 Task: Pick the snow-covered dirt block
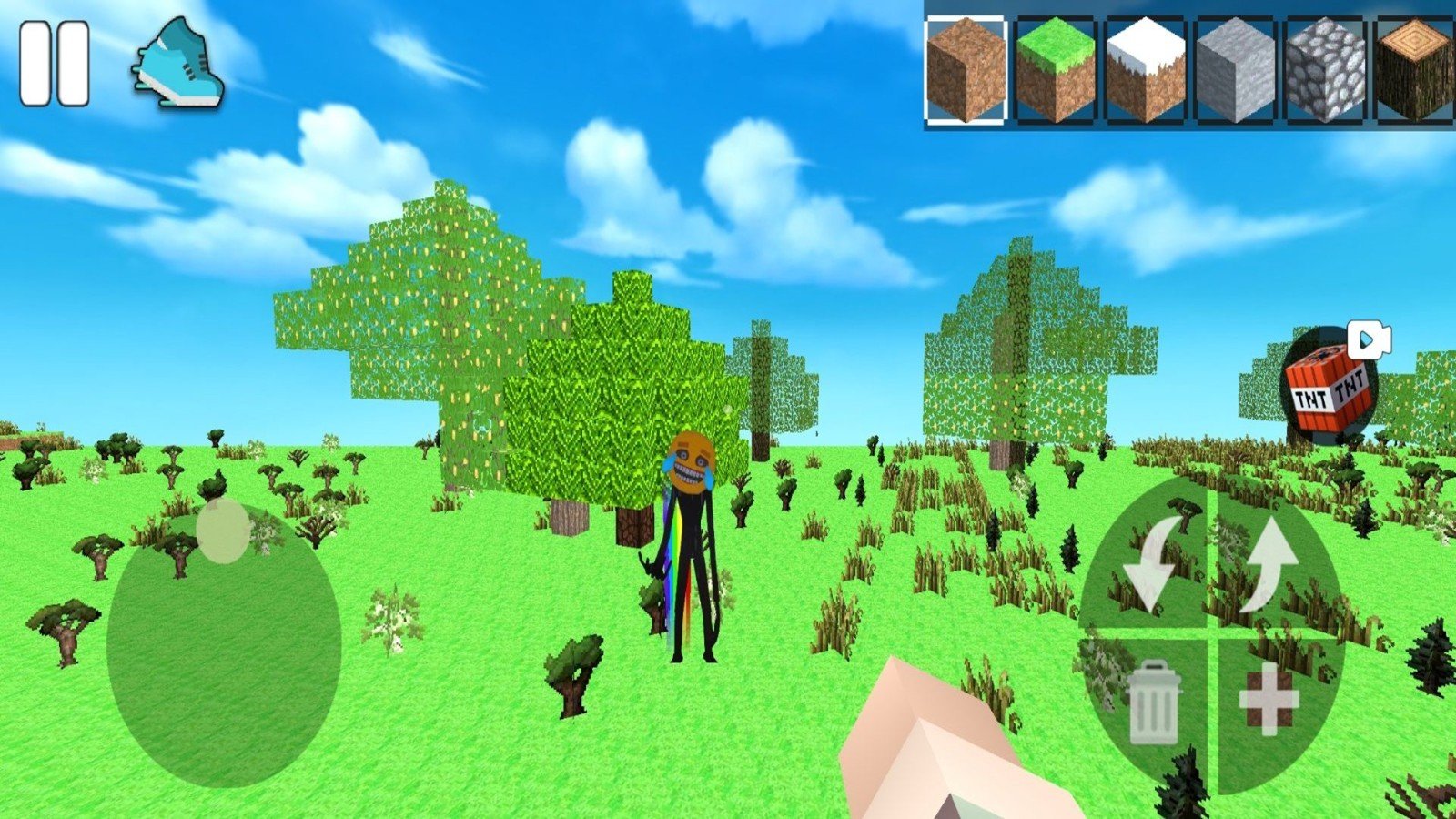coord(1145,70)
